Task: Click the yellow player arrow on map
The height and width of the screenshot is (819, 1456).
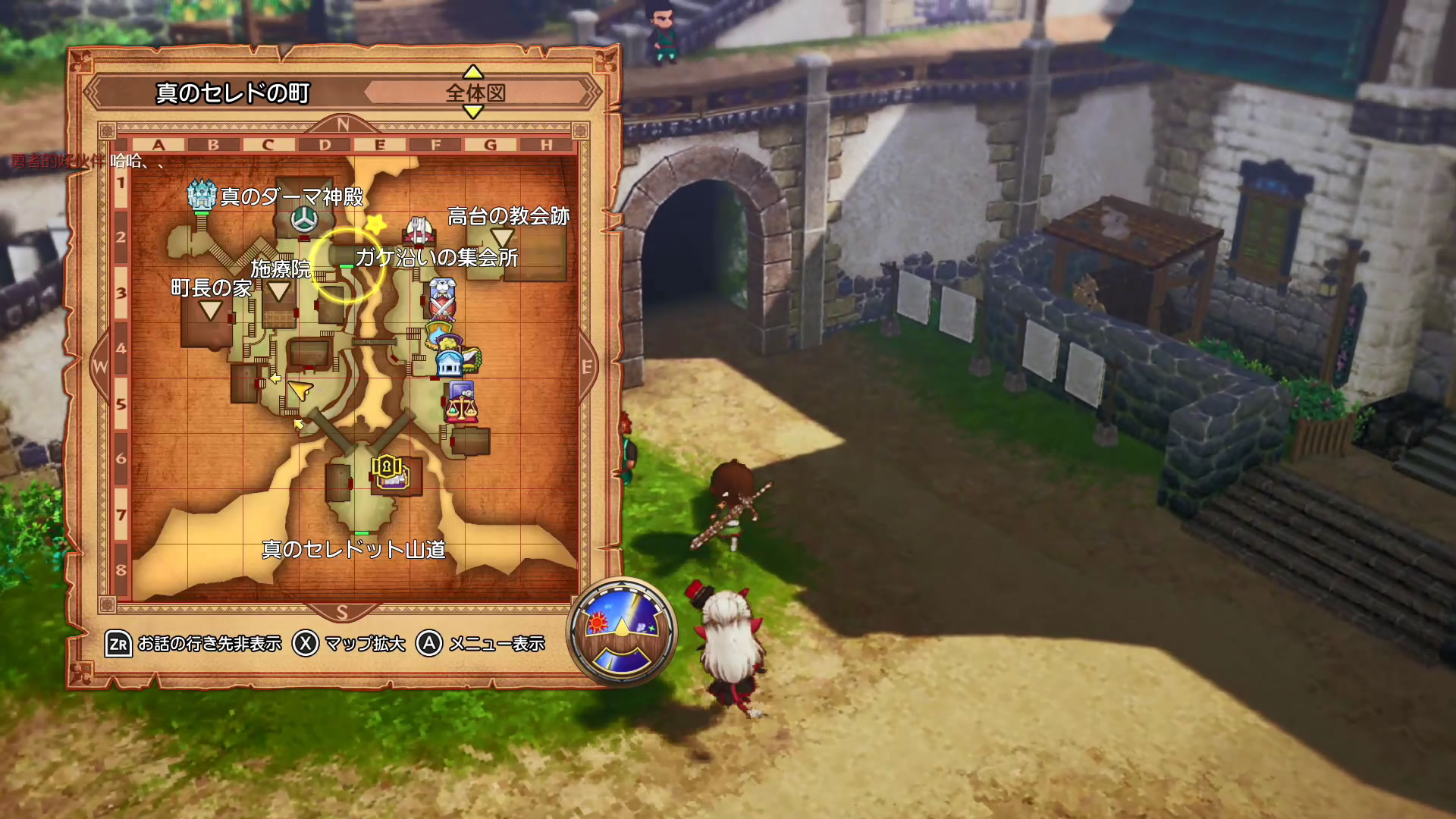Action: tap(301, 391)
